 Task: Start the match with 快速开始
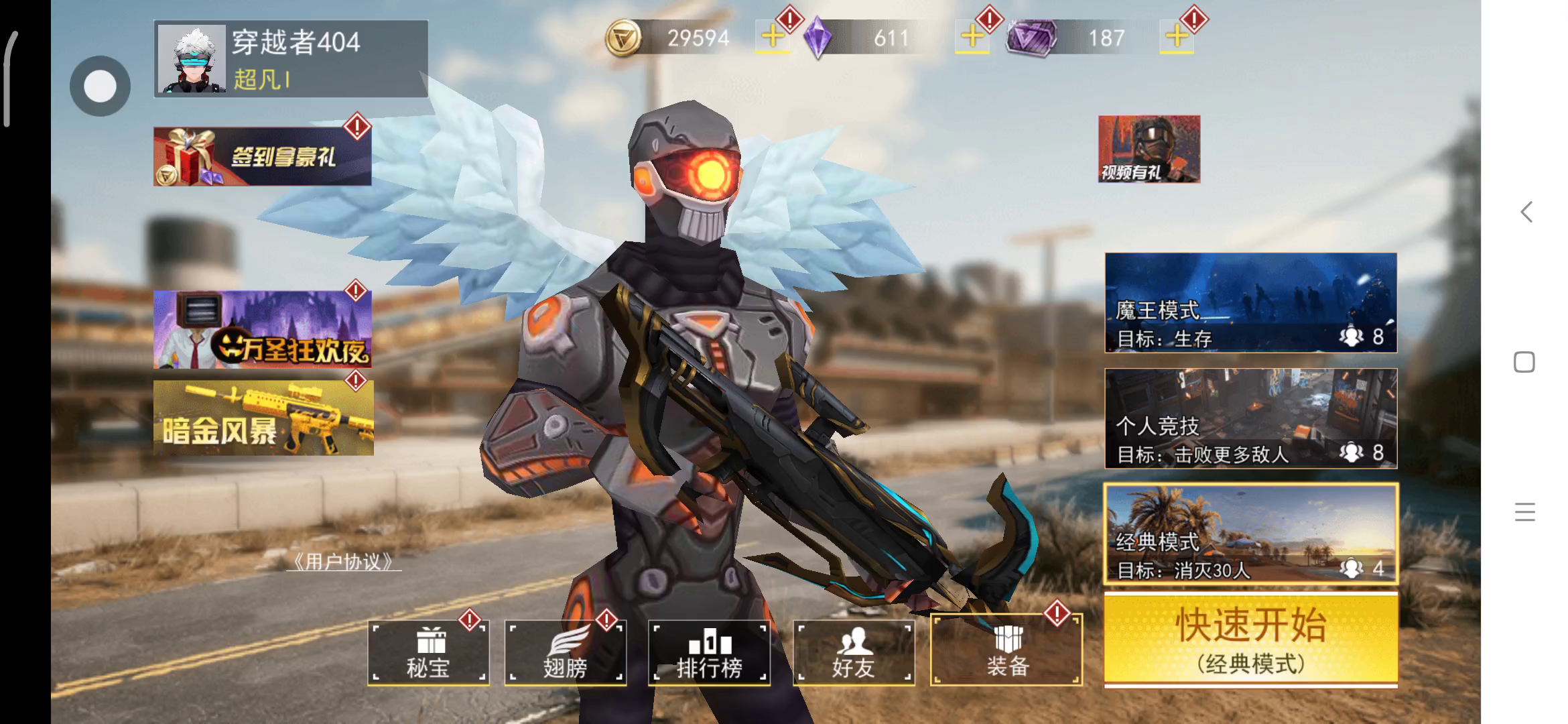pos(1250,640)
